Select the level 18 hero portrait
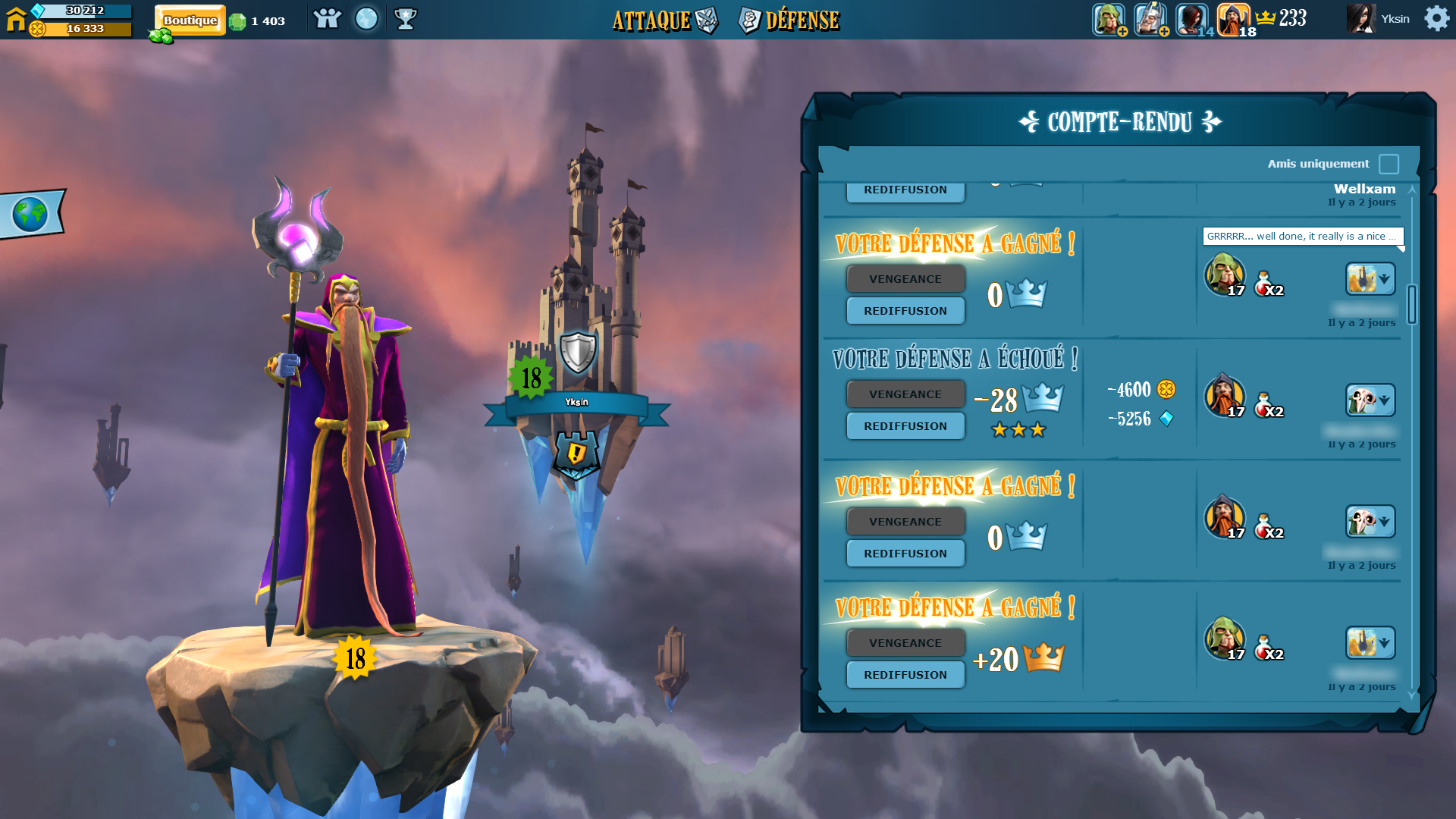Image resolution: width=1456 pixels, height=819 pixels. (x=1234, y=19)
